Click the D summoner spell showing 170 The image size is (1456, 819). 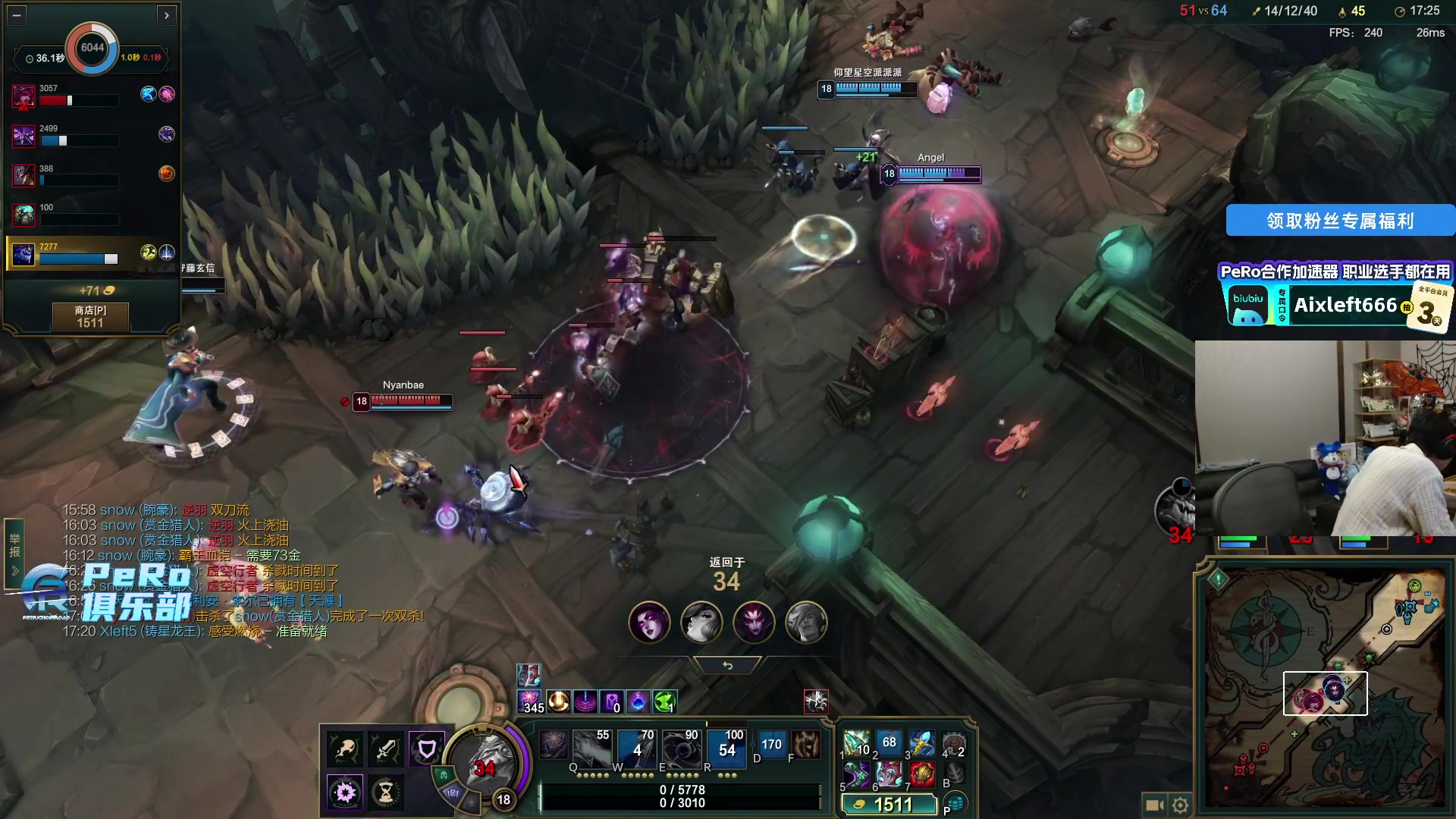pos(770,745)
